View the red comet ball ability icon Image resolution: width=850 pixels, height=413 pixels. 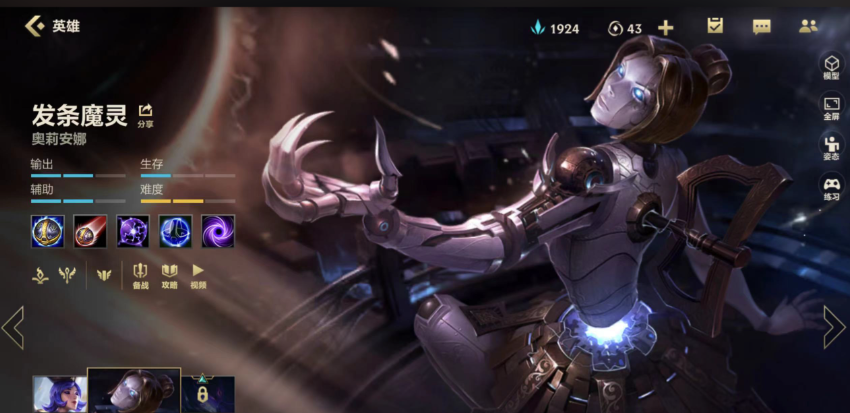point(90,231)
